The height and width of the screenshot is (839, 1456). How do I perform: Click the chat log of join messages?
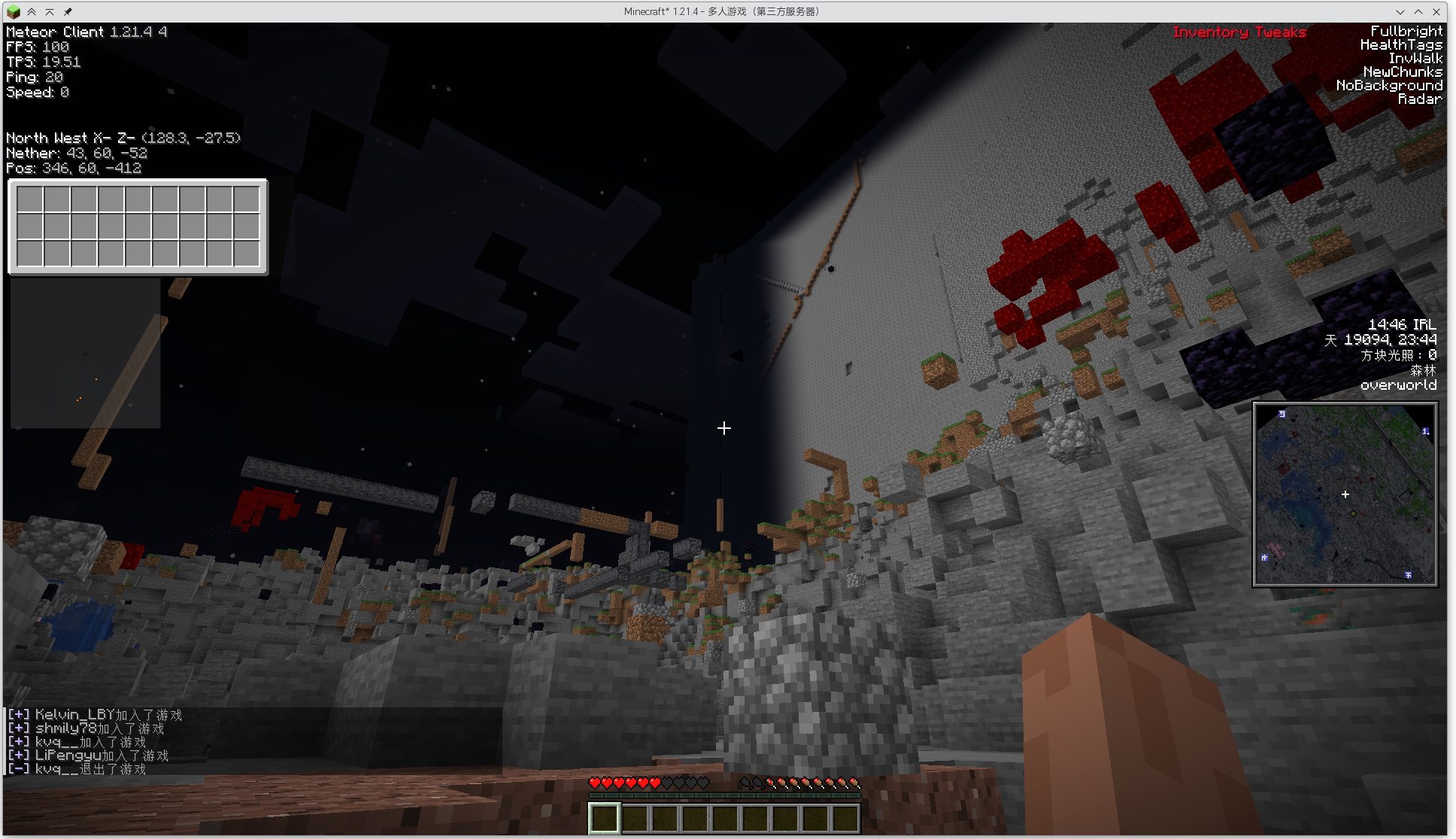pyautogui.click(x=96, y=741)
